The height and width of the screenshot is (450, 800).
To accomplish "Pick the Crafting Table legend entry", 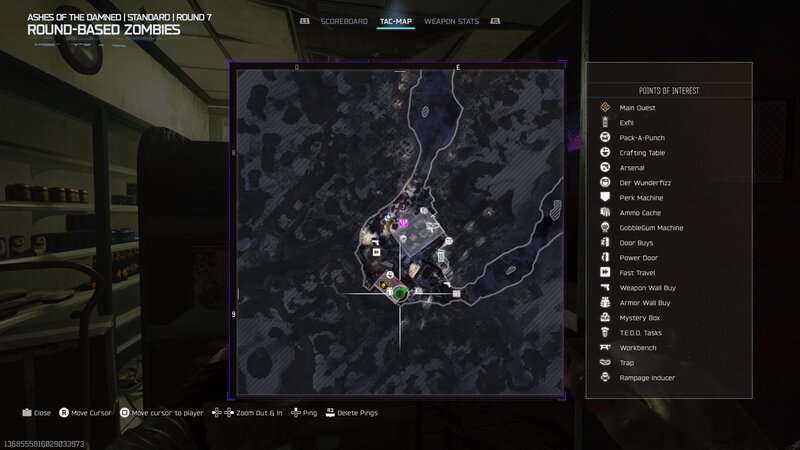I will (x=642, y=153).
